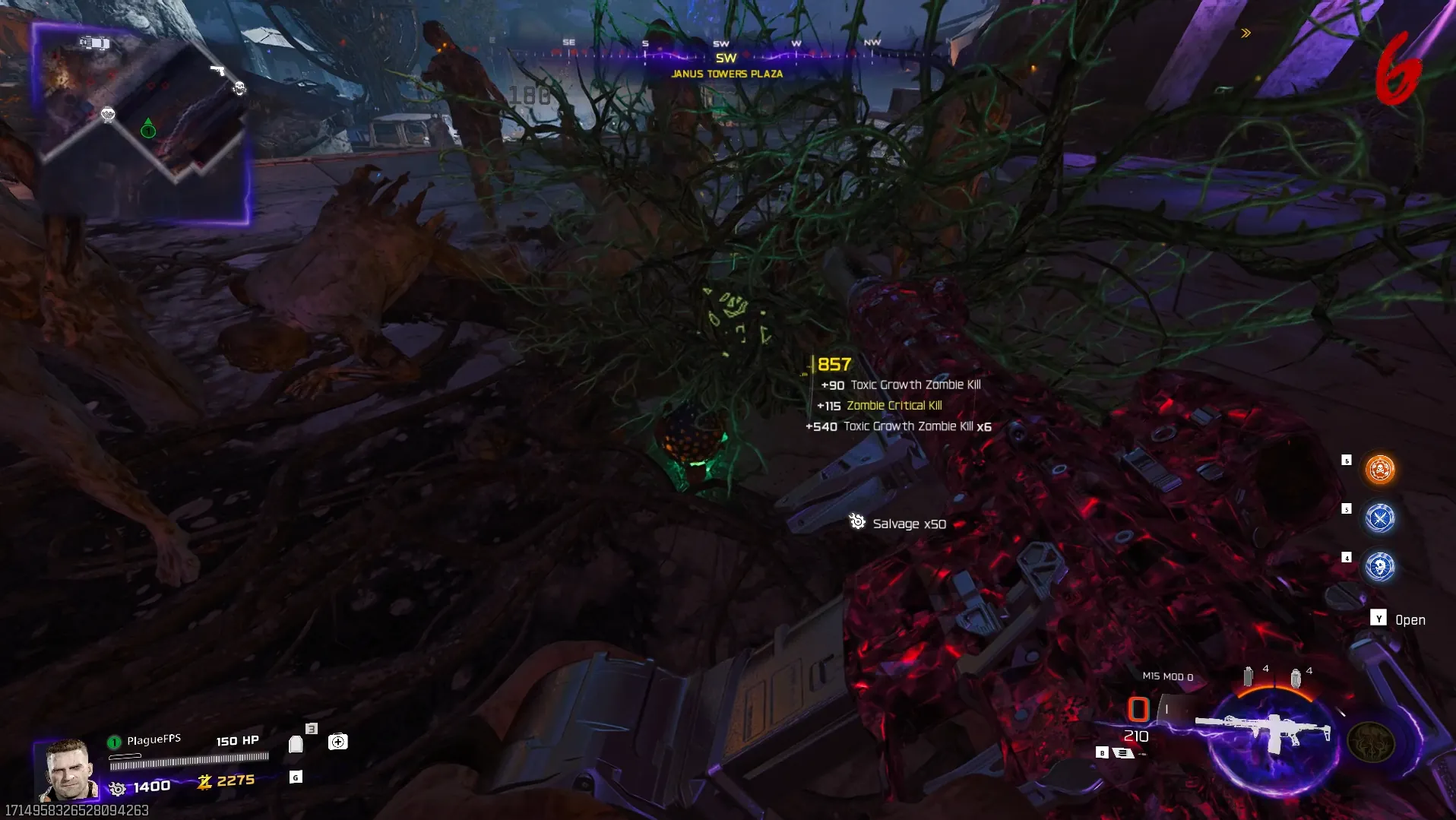Viewport: 1456px width, 820px height.
Task: Activate the blue crossed-swords powerup icon
Action: pos(1379,518)
